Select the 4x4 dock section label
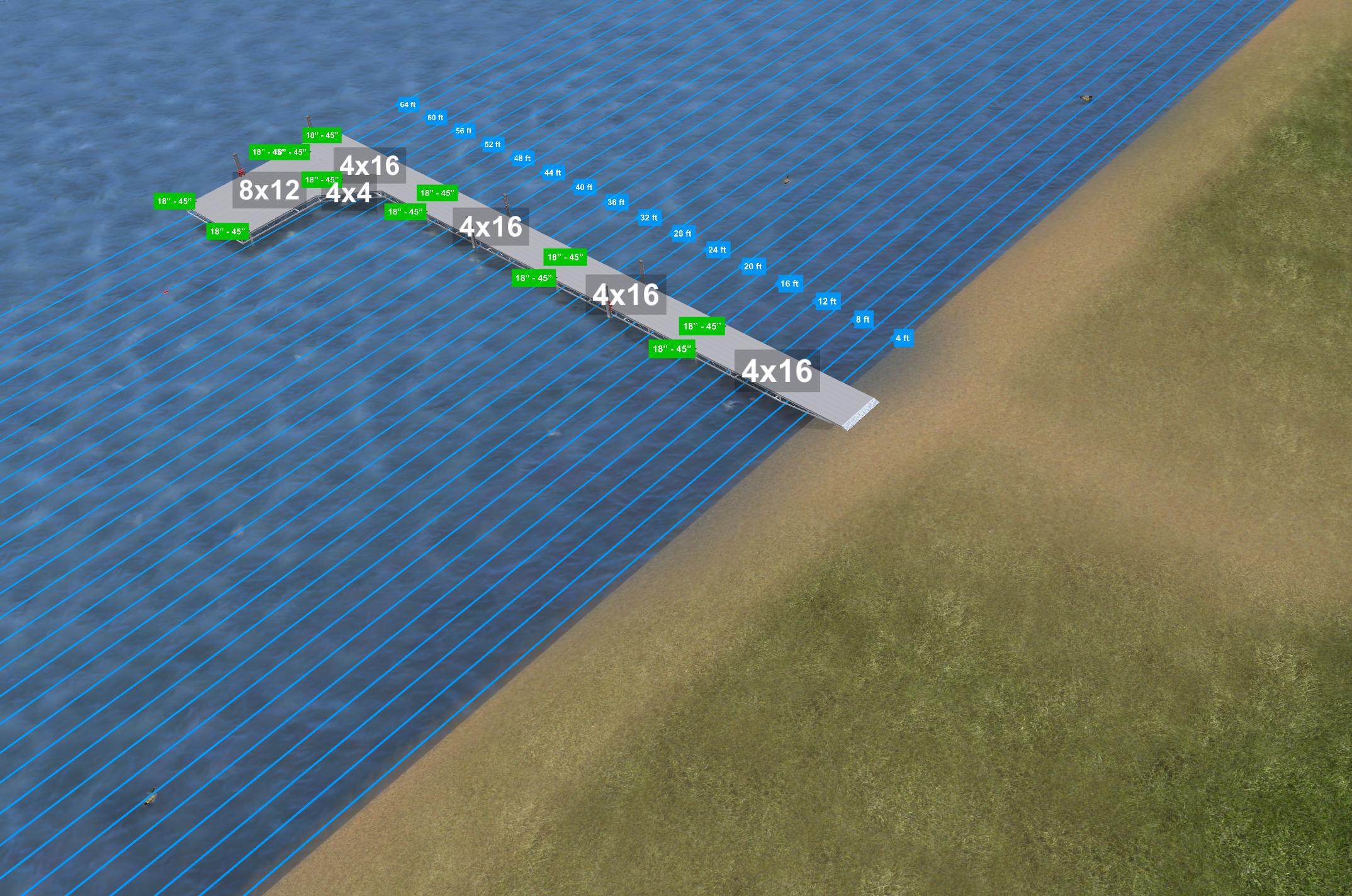Screen dimensions: 1352x896 coord(348,193)
